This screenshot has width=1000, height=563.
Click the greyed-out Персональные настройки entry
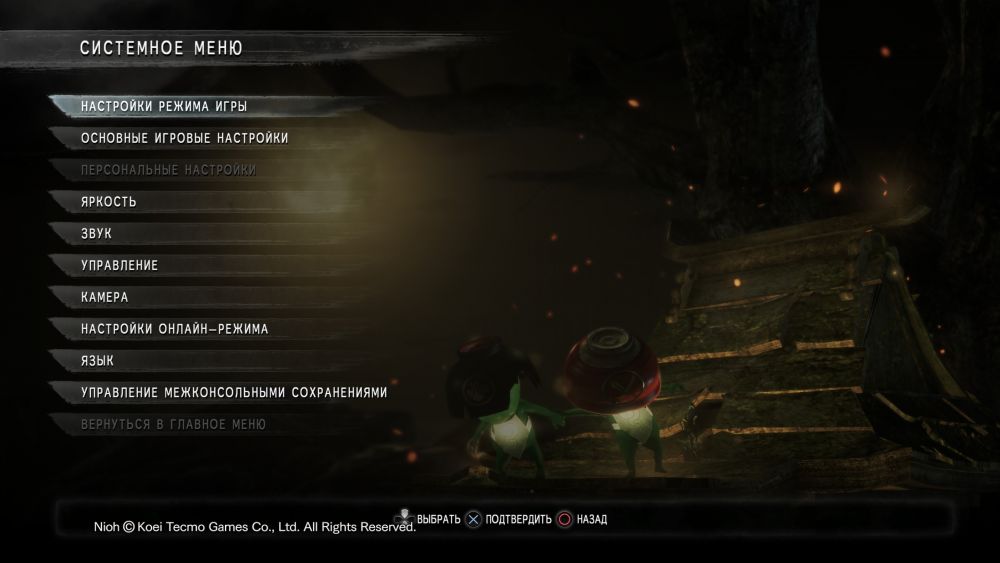pos(168,170)
